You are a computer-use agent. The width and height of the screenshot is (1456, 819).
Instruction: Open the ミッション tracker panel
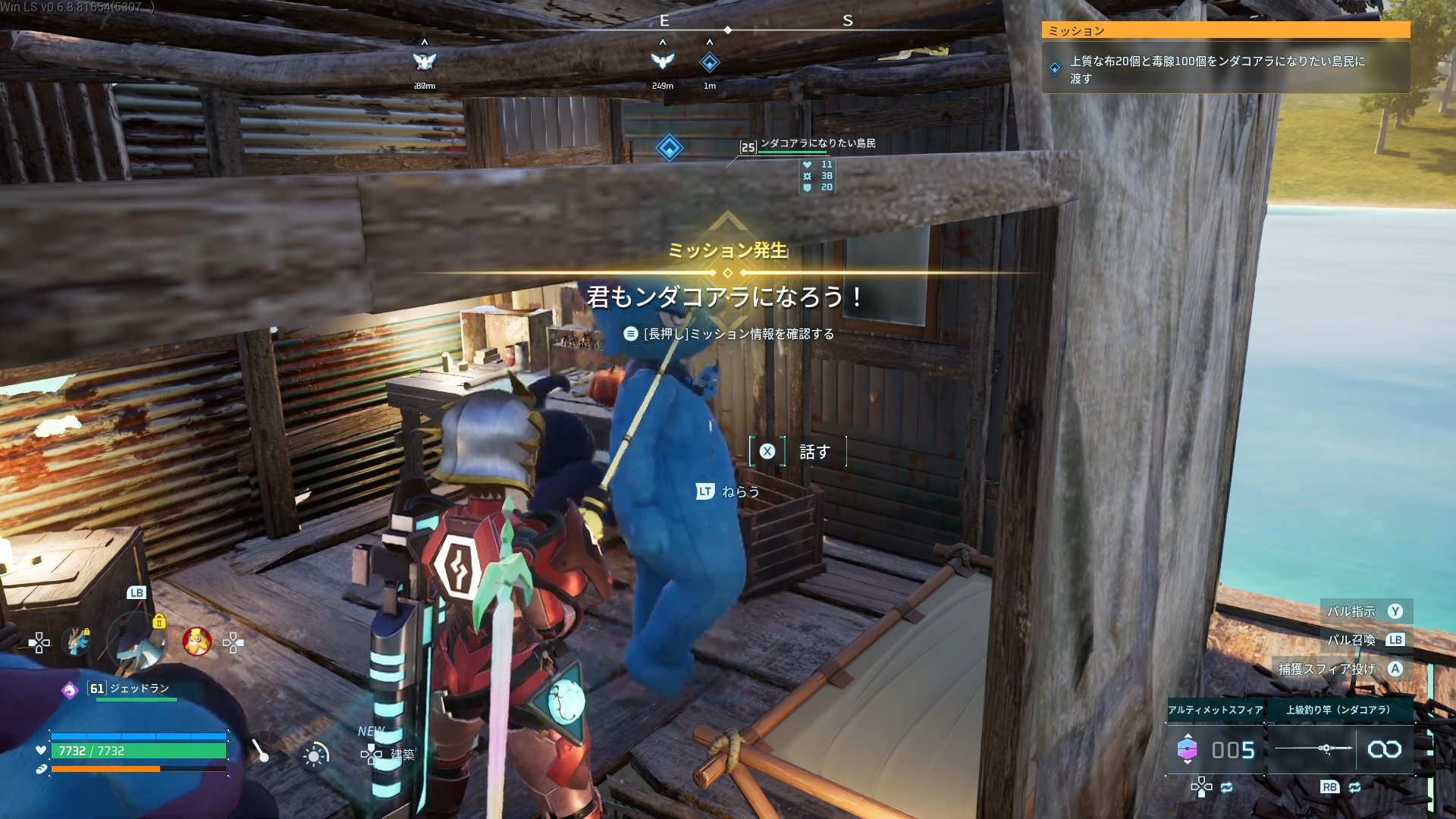tap(1225, 30)
